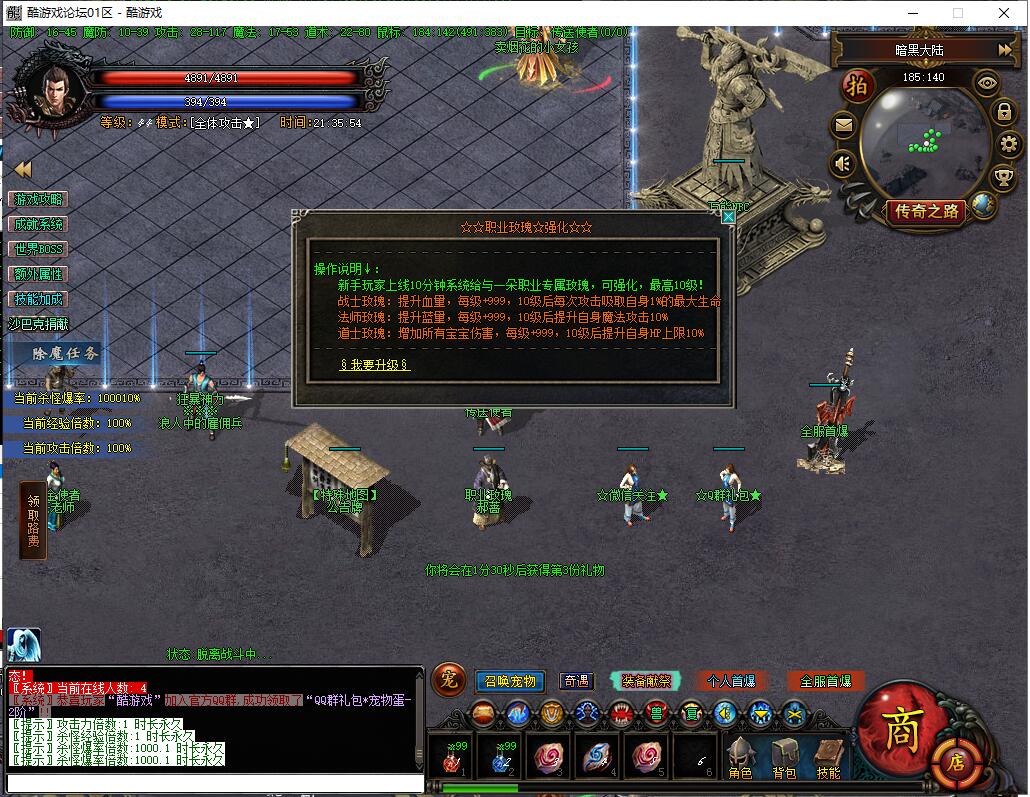The height and width of the screenshot is (797, 1030).
Task: Open the 额外属性 extra attributes menu
Action: [x=38, y=274]
